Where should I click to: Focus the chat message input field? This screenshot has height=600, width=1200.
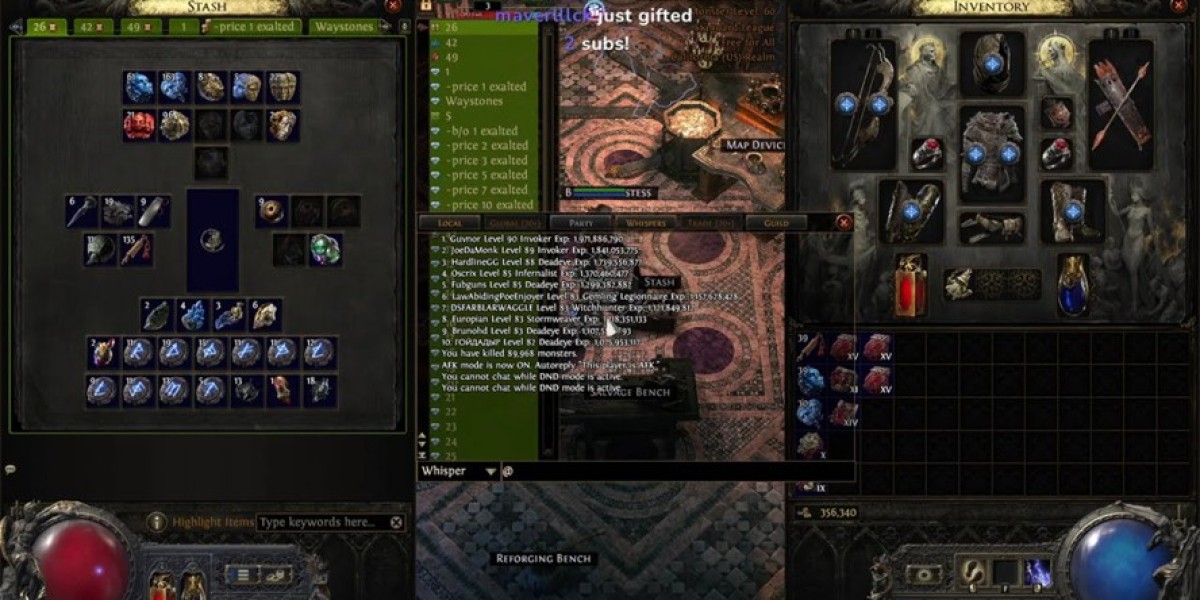coord(680,471)
